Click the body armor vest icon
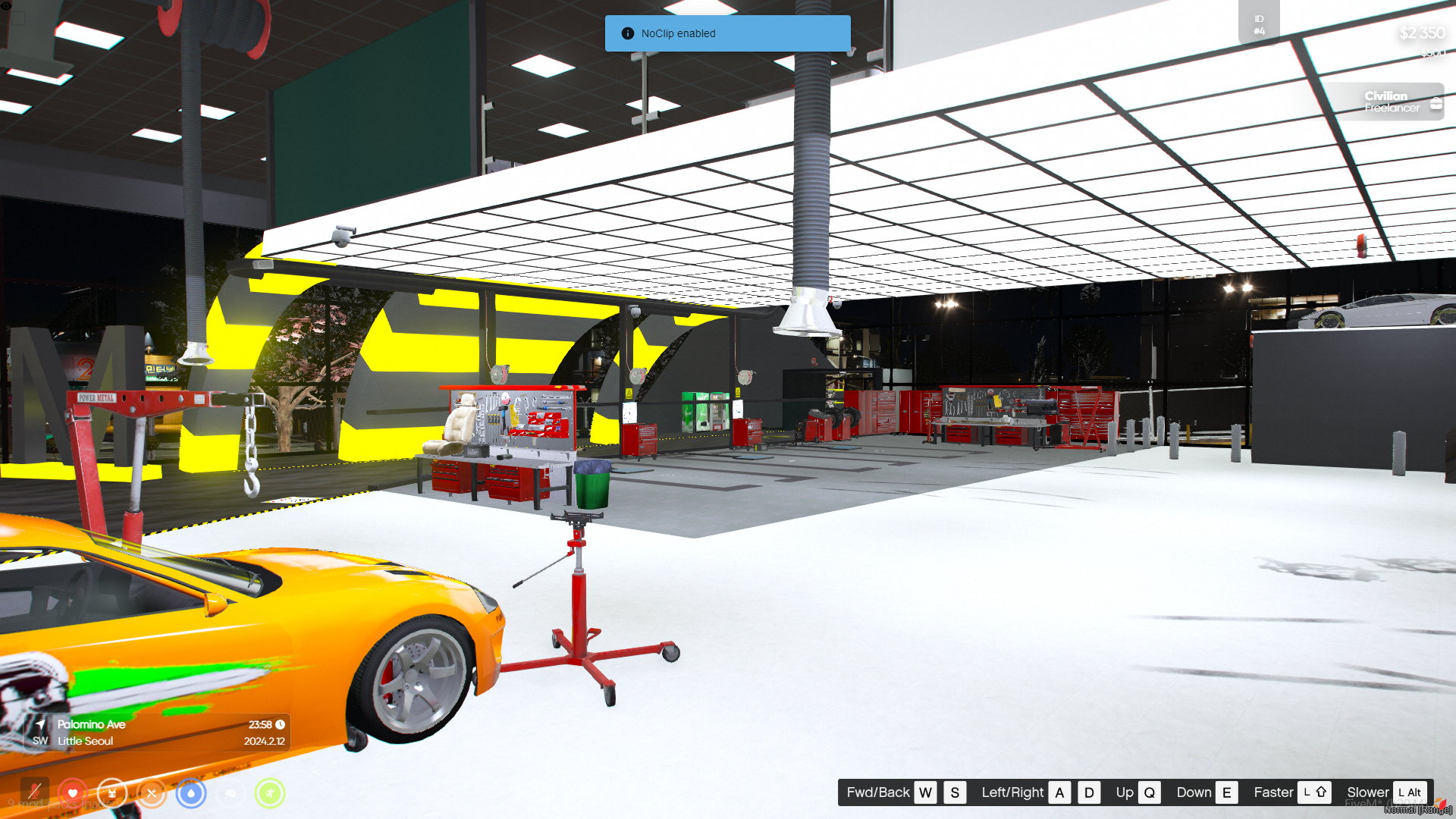This screenshot has width=1456, height=819. [x=112, y=793]
